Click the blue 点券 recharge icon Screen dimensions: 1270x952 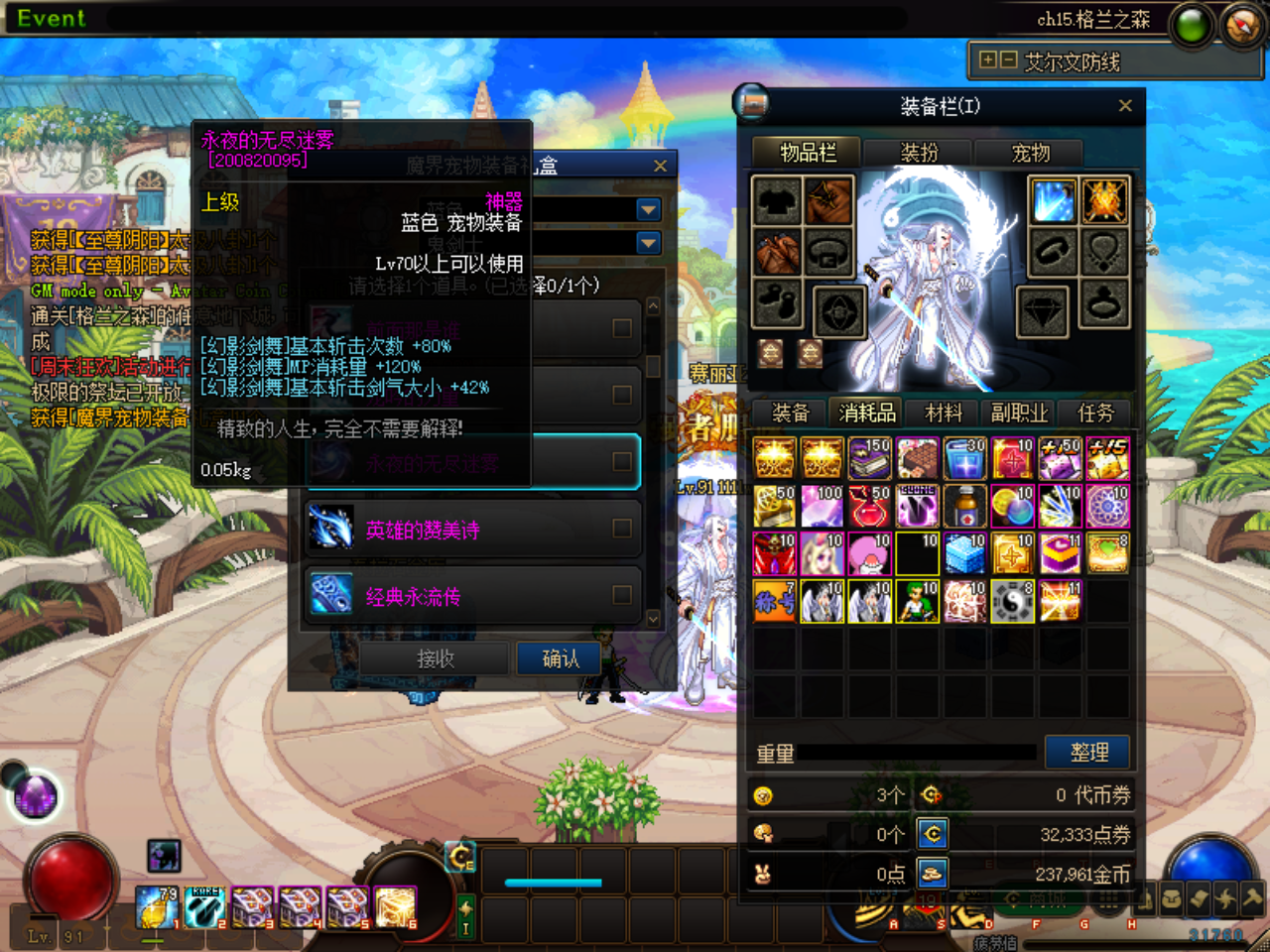point(931,833)
